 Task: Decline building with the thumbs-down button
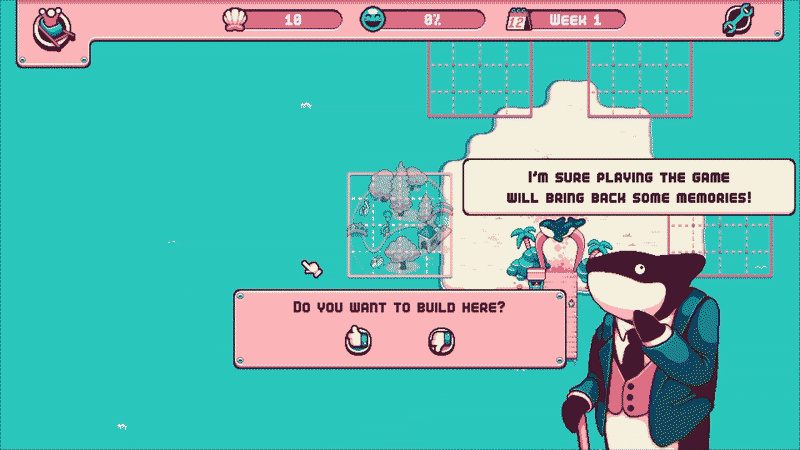tap(441, 340)
